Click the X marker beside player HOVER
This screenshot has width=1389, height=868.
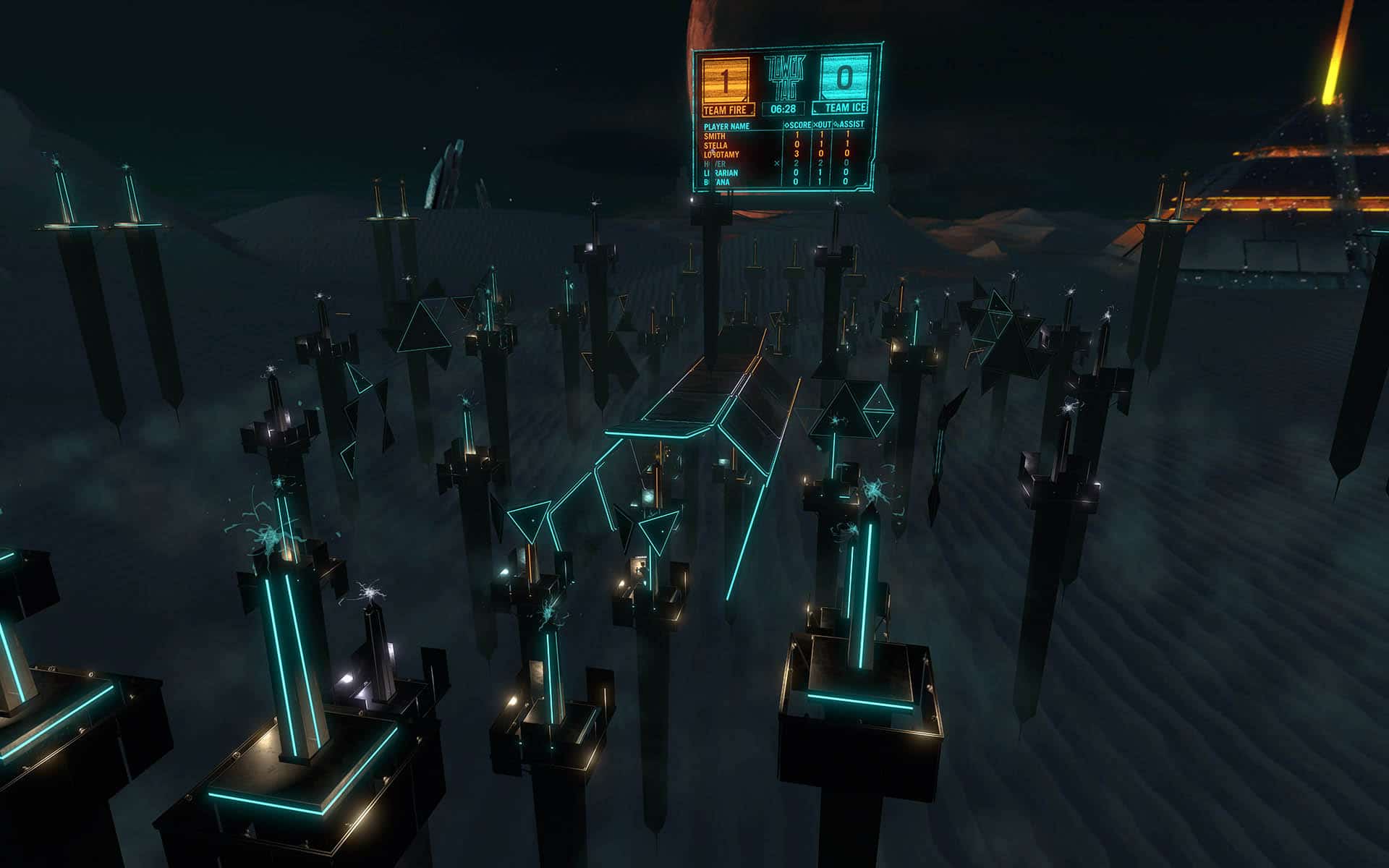(x=777, y=163)
